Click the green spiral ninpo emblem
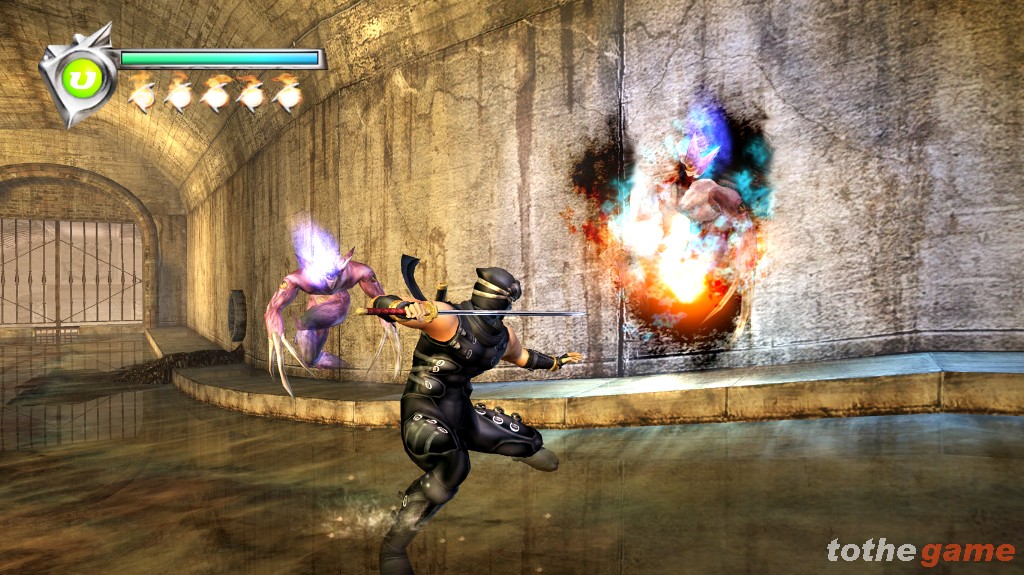This screenshot has height=575, width=1024. tap(78, 76)
